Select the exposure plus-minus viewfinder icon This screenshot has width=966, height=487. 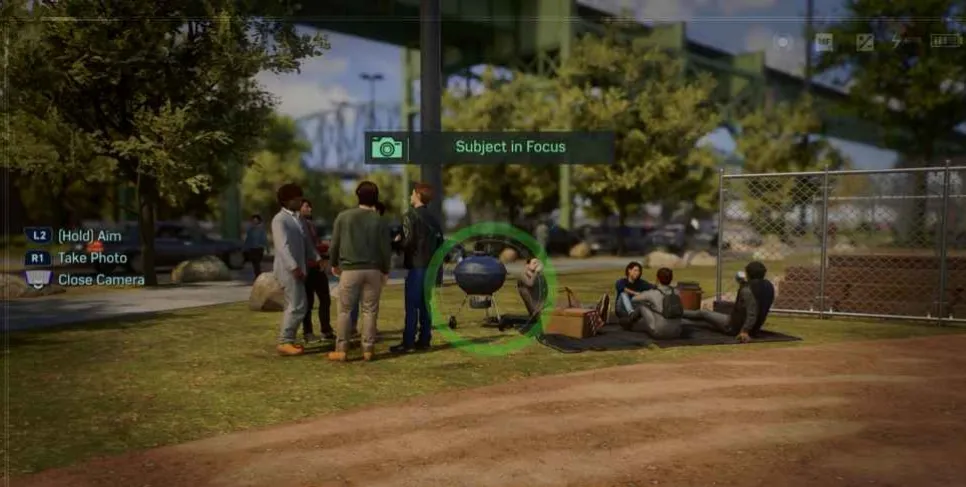[x=865, y=42]
